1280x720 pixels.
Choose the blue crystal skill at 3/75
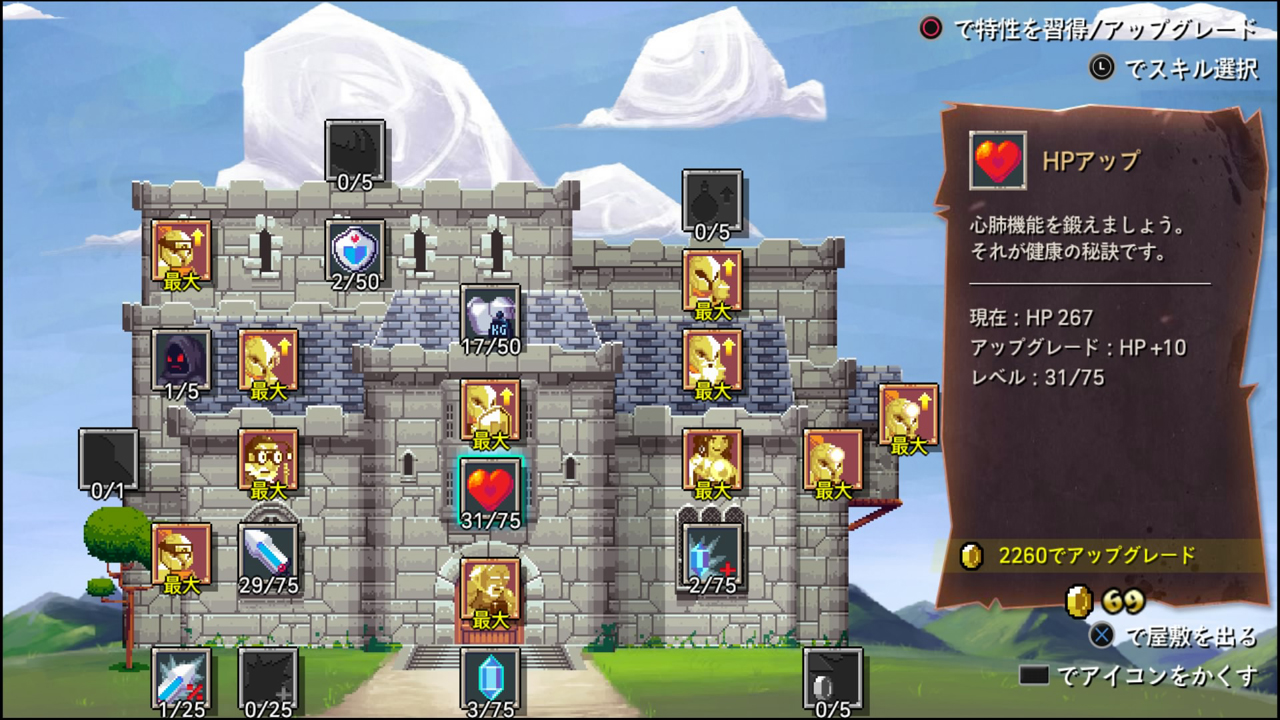pyautogui.click(x=490, y=677)
